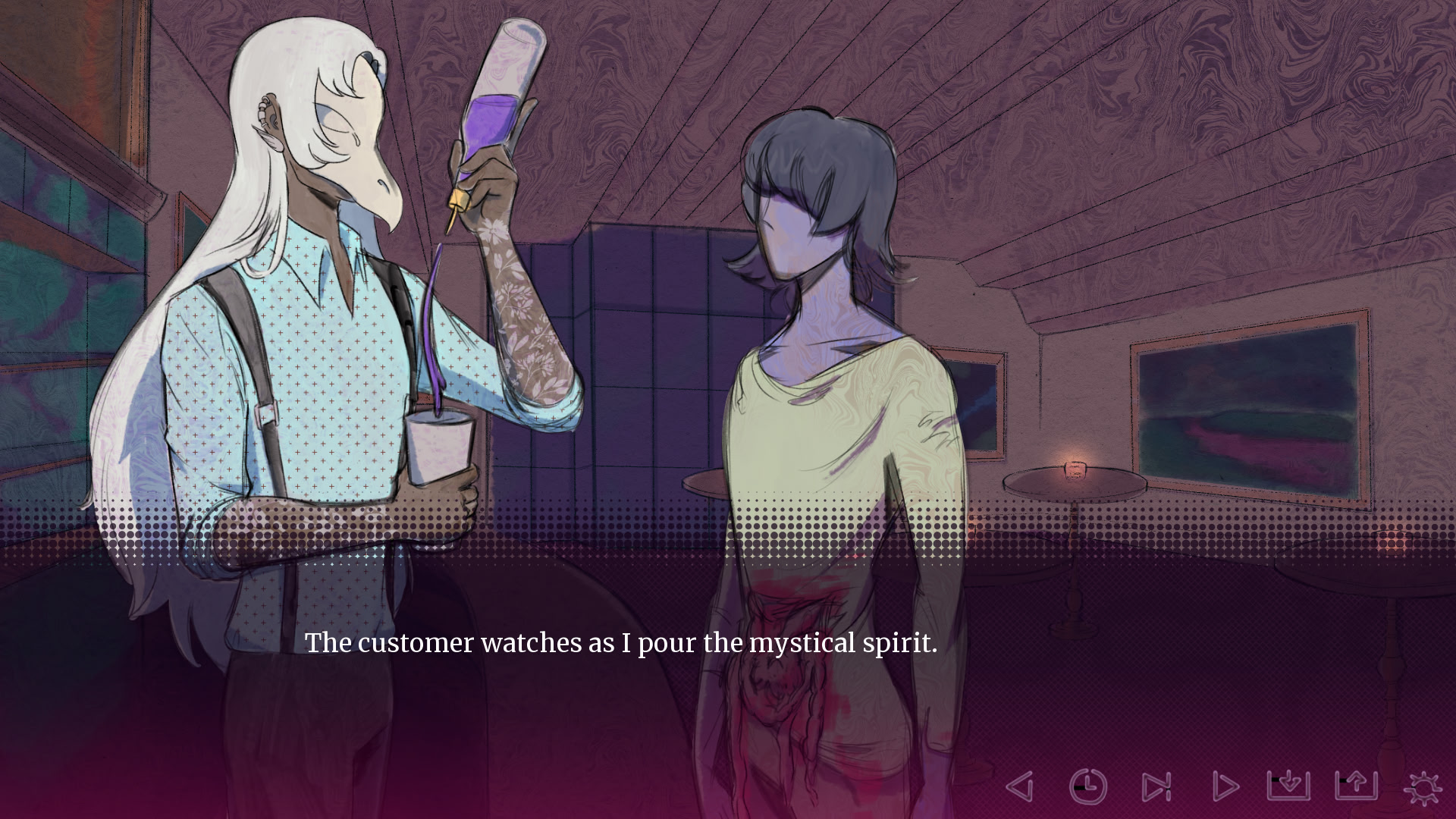Open the dialogue history clock icon
The width and height of the screenshot is (1456, 819).
tap(1088, 786)
